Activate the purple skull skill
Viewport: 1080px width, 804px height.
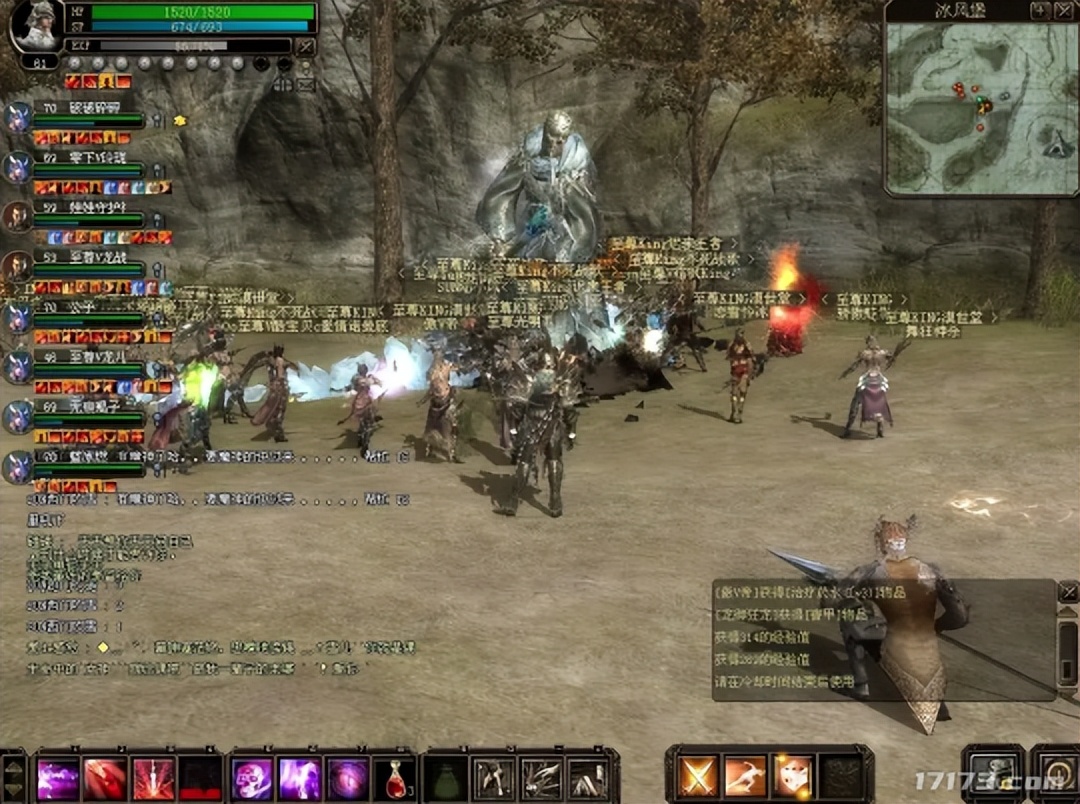coord(251,778)
